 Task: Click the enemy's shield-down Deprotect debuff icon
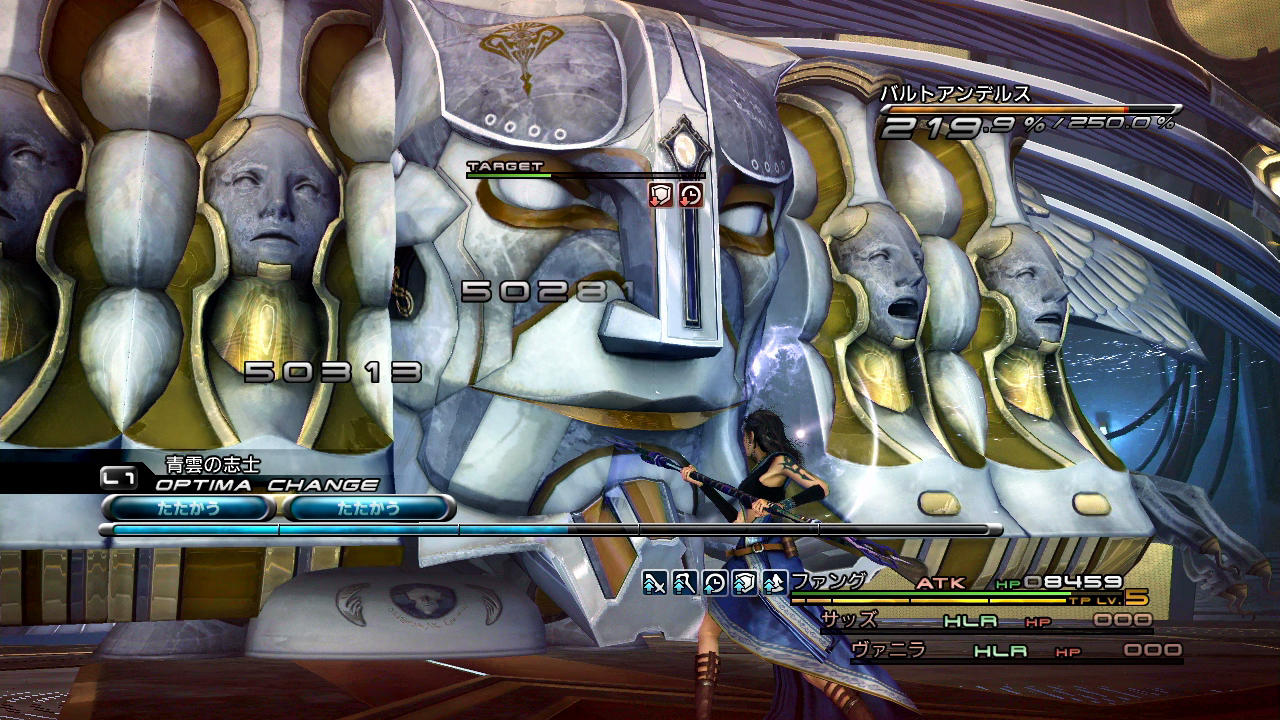[x=660, y=194]
